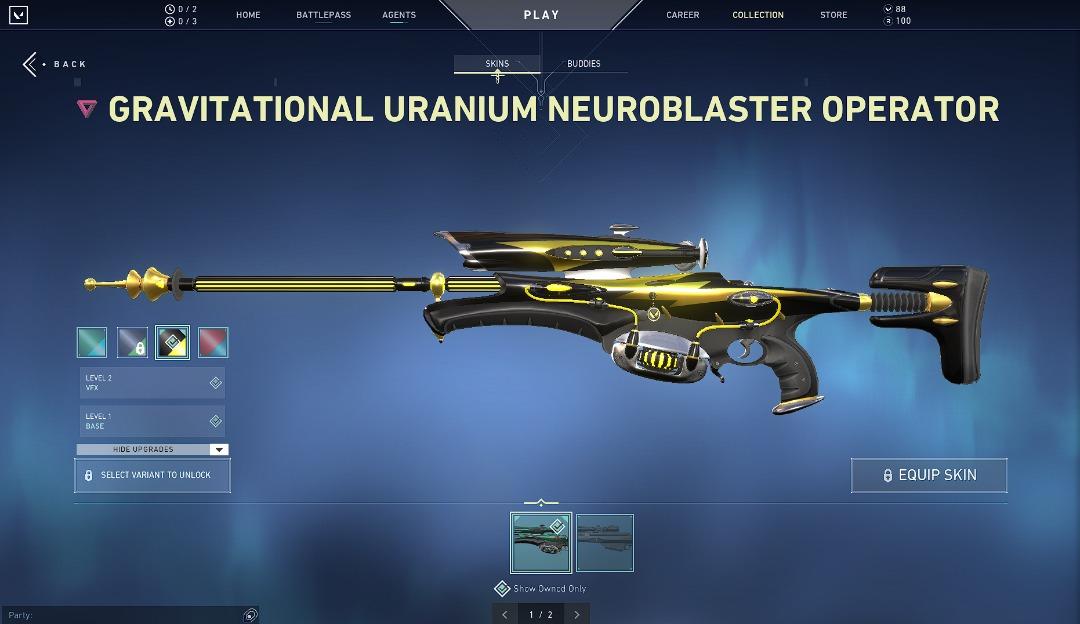
Task: Select the black and yellow variant swatch
Action: (x=172, y=342)
